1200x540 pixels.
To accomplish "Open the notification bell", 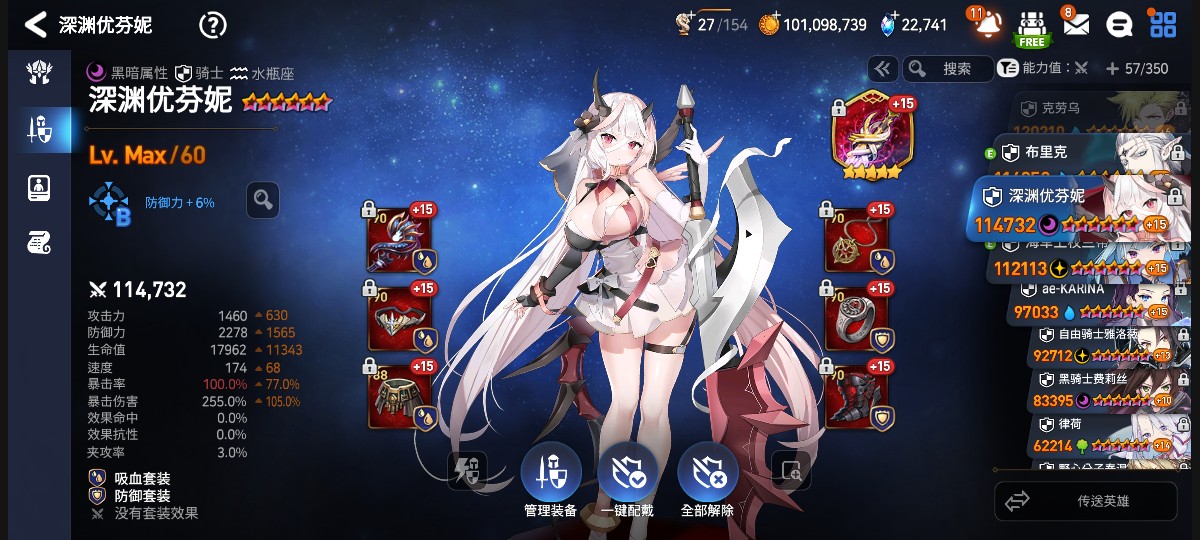I will [x=987, y=24].
